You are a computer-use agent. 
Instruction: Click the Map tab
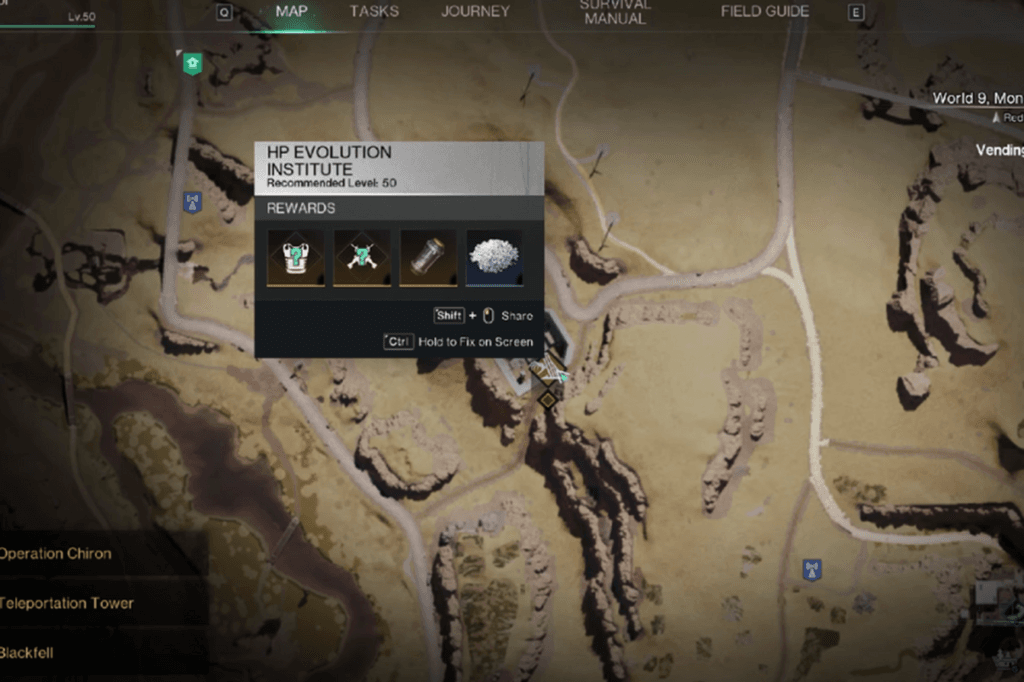point(291,12)
